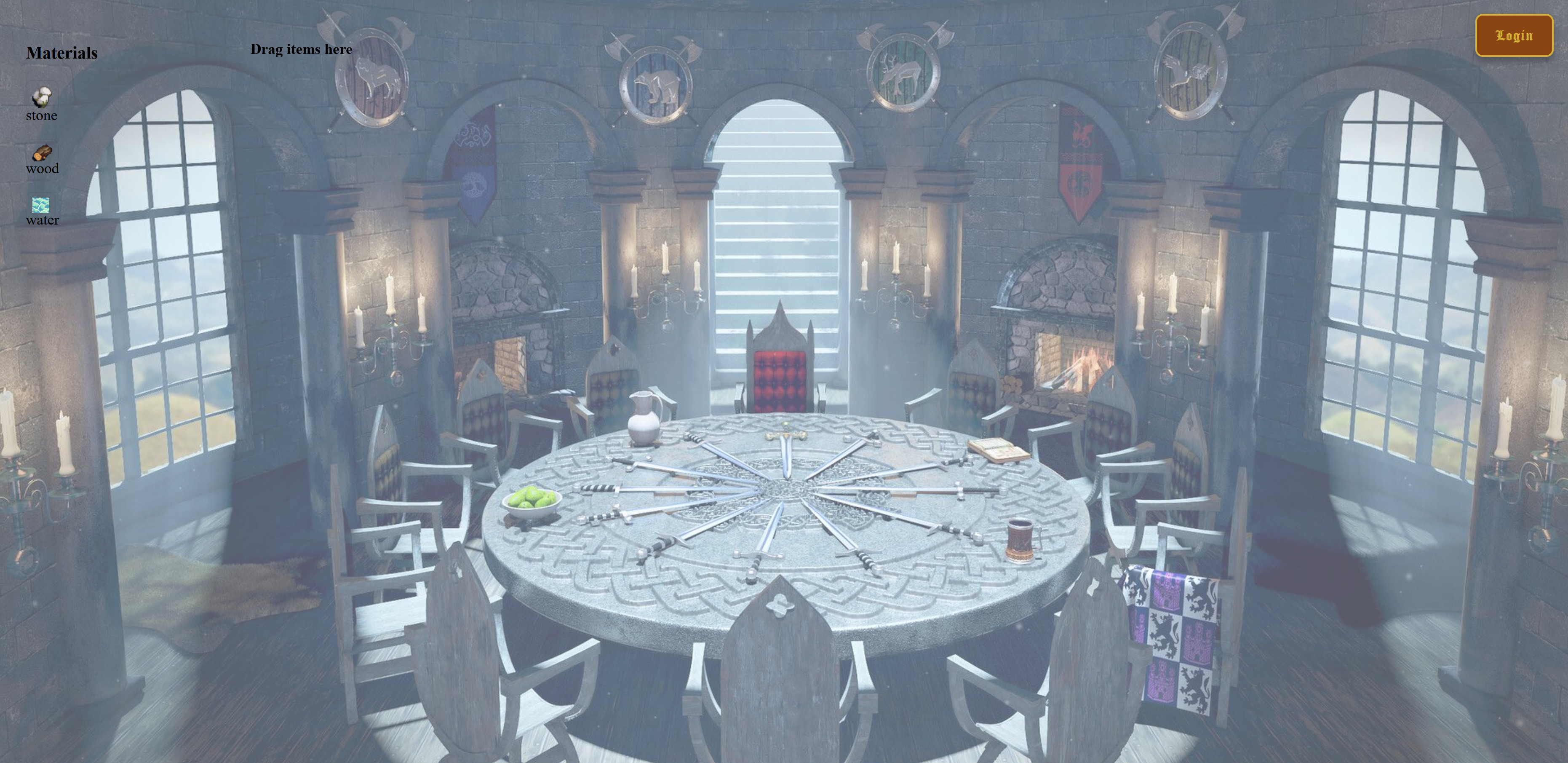Click the Login button
The height and width of the screenshot is (763, 1568).
[x=1513, y=36]
